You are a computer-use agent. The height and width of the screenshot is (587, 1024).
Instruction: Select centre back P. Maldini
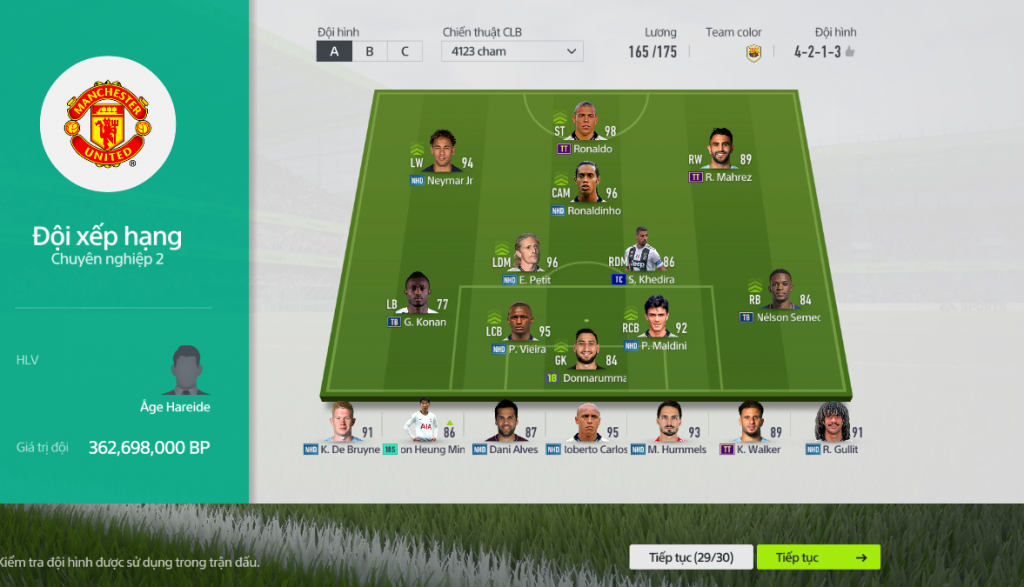click(x=656, y=318)
